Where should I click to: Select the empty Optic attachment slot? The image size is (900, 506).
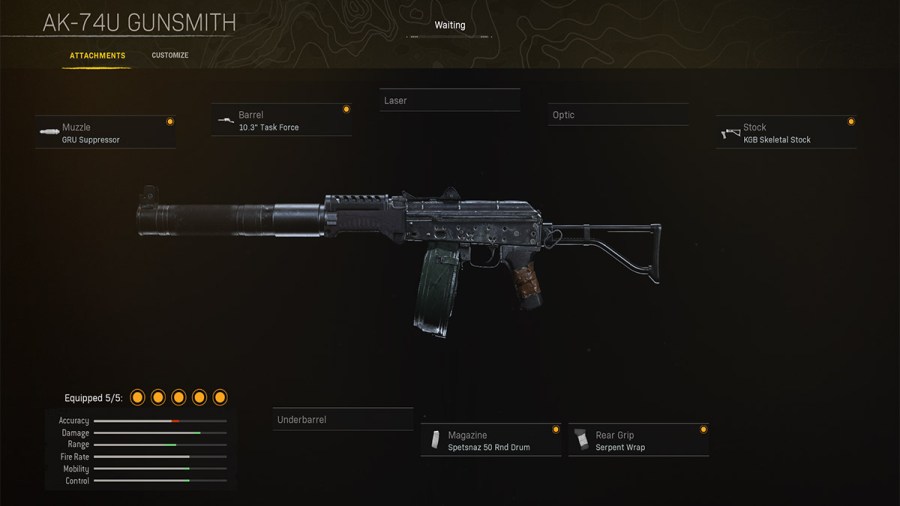tap(617, 115)
